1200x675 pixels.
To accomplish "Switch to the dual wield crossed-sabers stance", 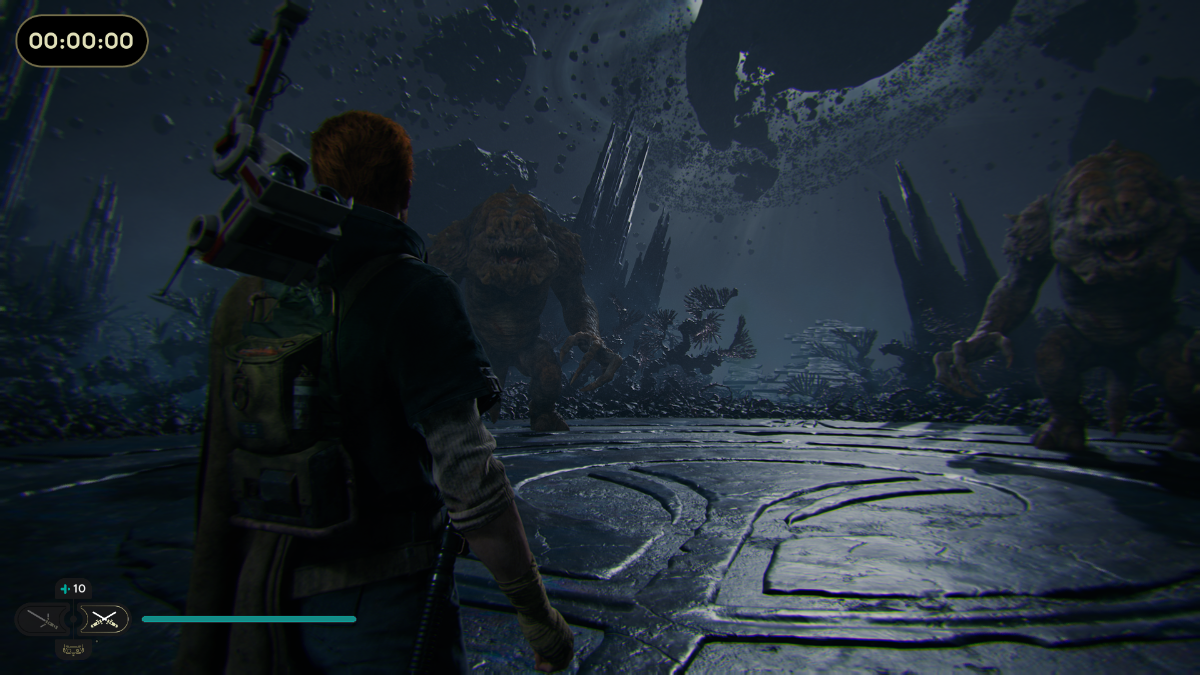I will [103, 619].
